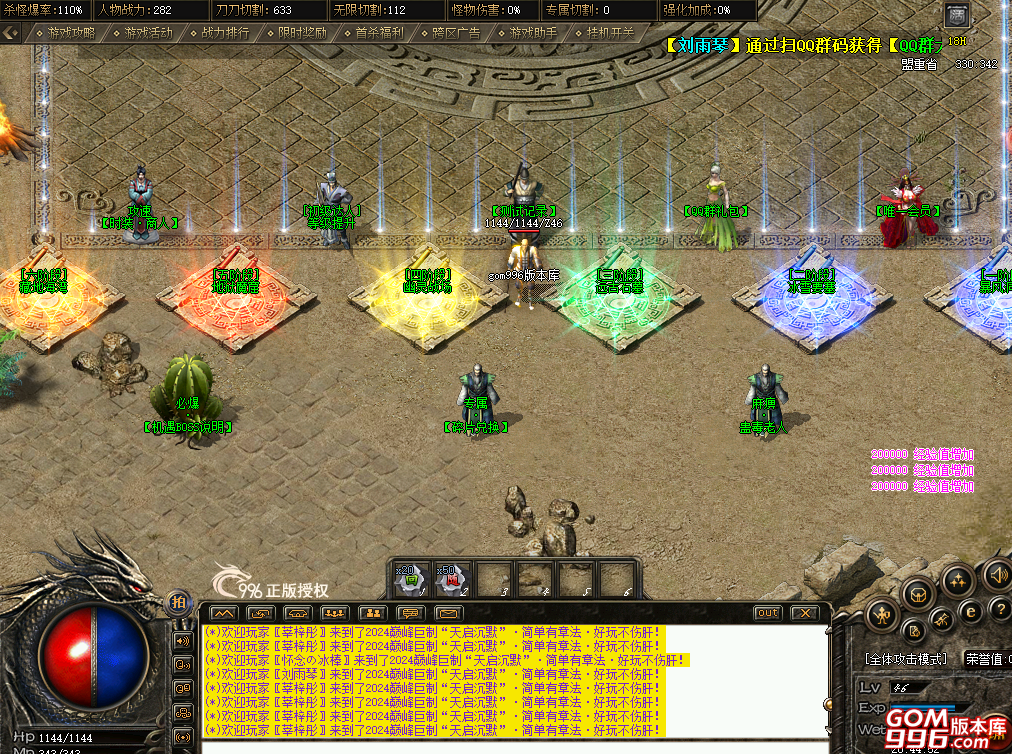Open the 游戏攻略 menu
Screen dimensions: 1012x754
pyautogui.click(x=72, y=33)
